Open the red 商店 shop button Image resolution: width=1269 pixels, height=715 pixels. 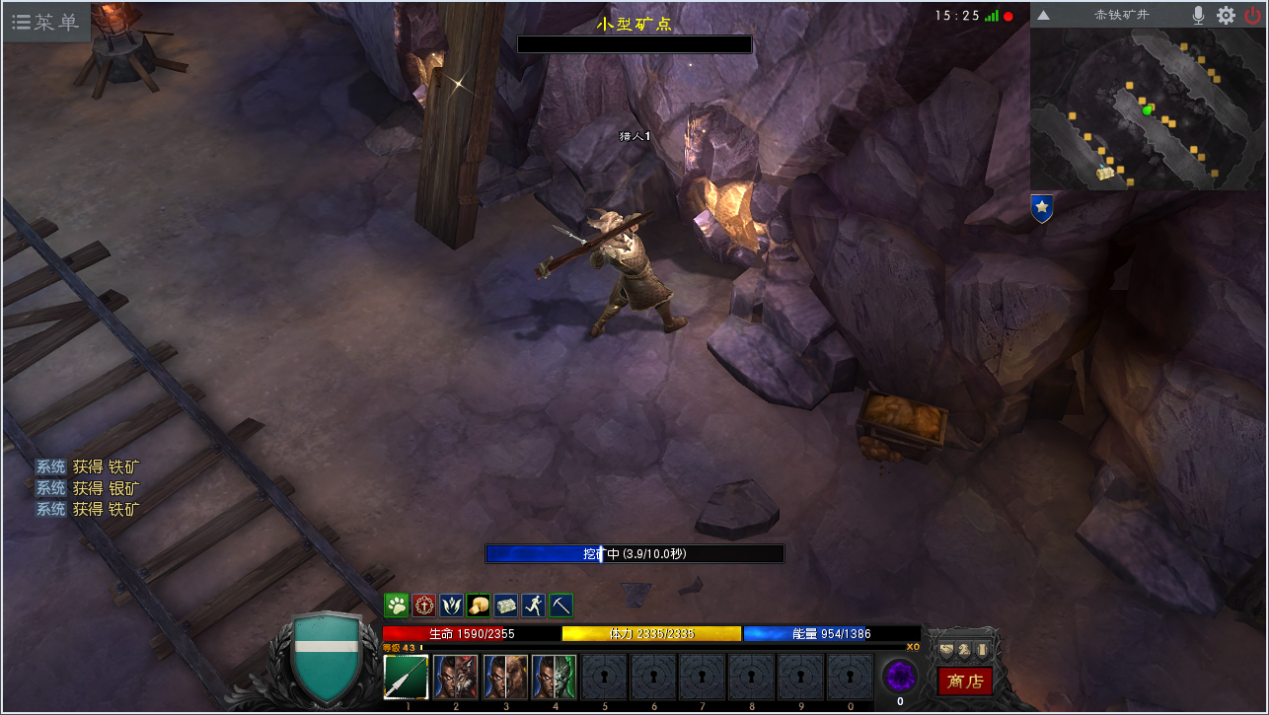[965, 681]
